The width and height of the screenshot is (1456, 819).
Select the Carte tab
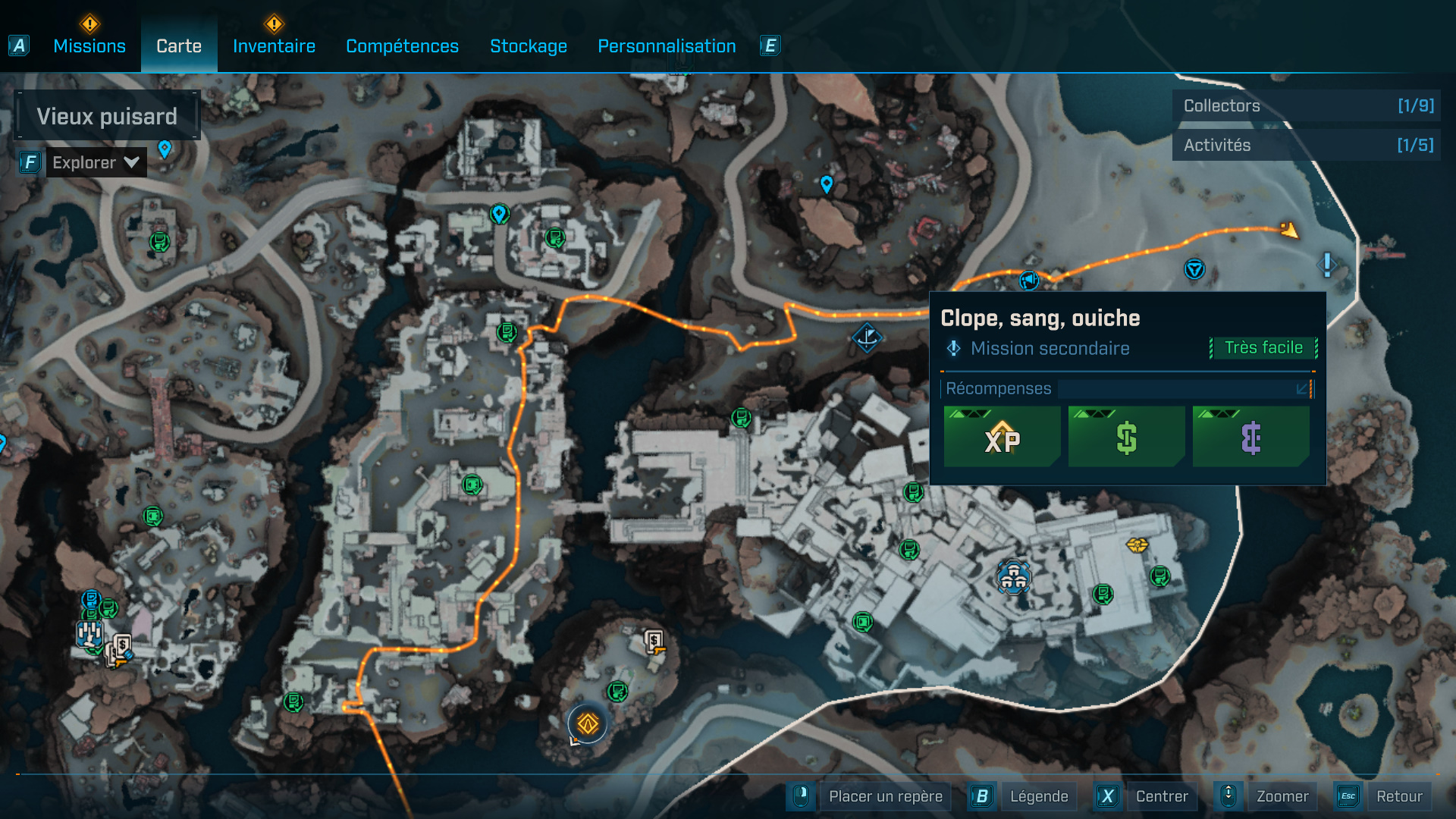pos(179,46)
